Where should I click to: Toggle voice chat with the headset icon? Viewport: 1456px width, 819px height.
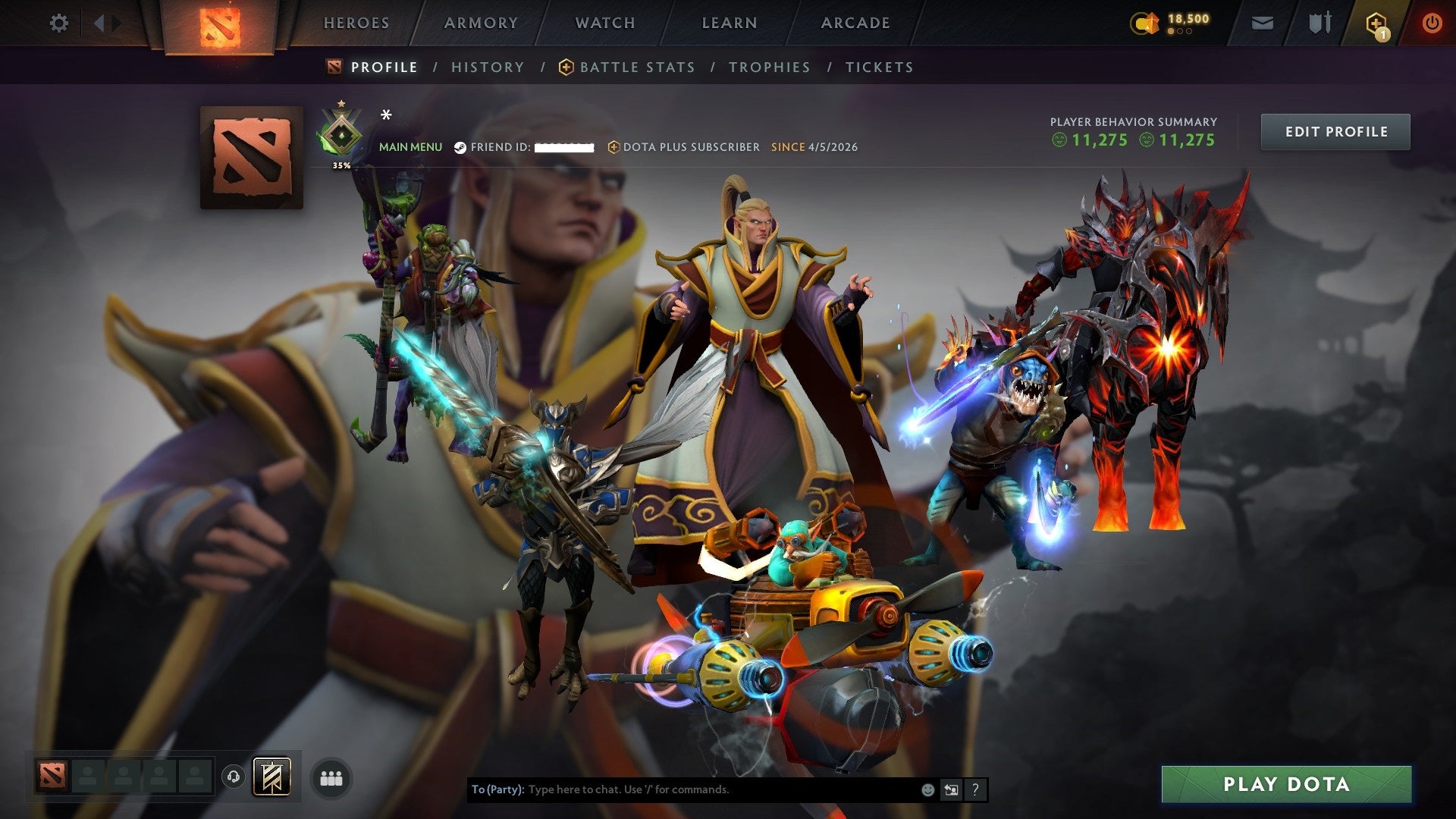[x=235, y=777]
